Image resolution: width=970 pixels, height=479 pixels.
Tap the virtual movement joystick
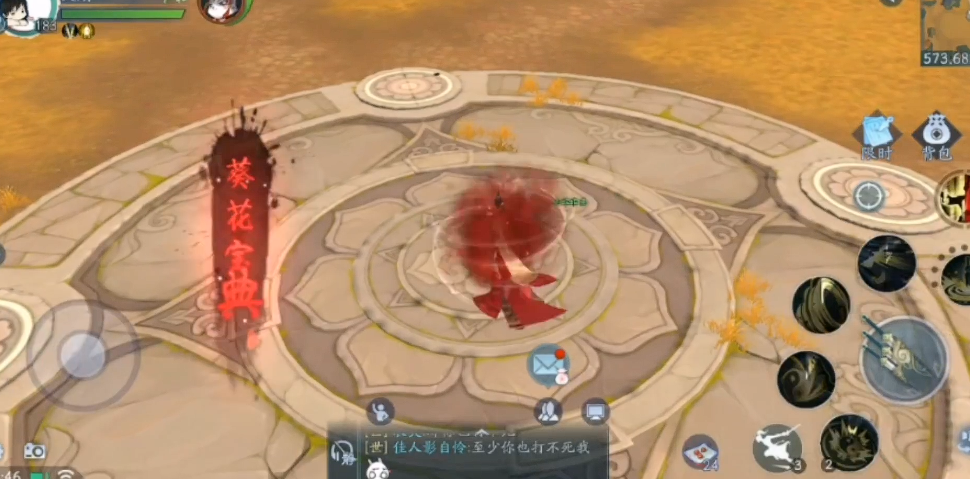point(82,354)
